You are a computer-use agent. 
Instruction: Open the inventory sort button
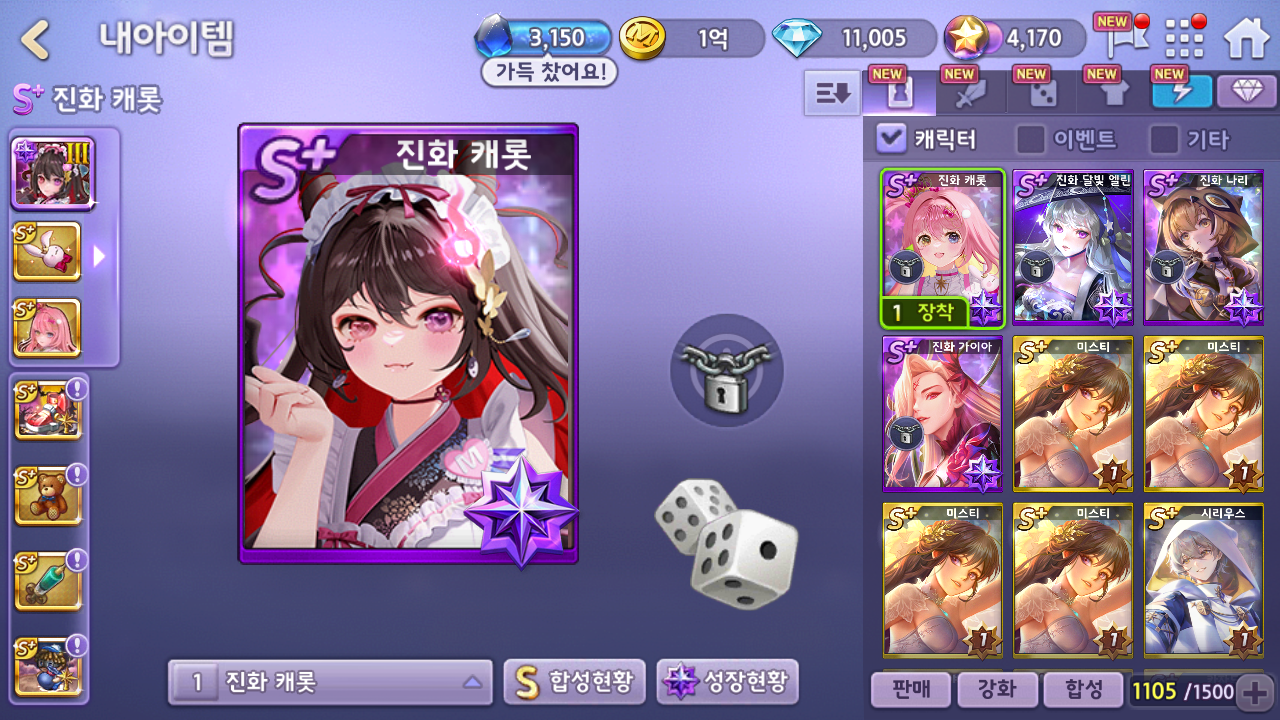(x=832, y=93)
